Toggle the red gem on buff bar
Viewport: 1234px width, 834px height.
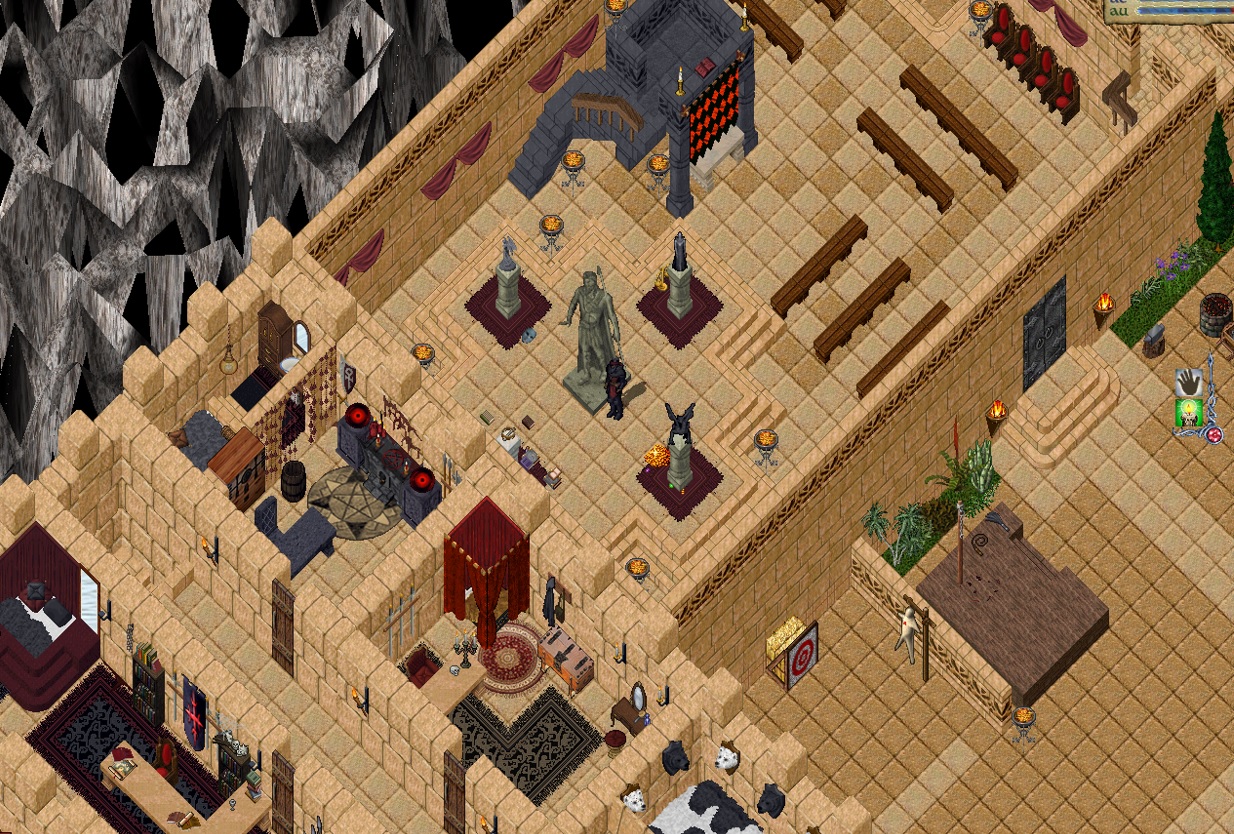1215,435
